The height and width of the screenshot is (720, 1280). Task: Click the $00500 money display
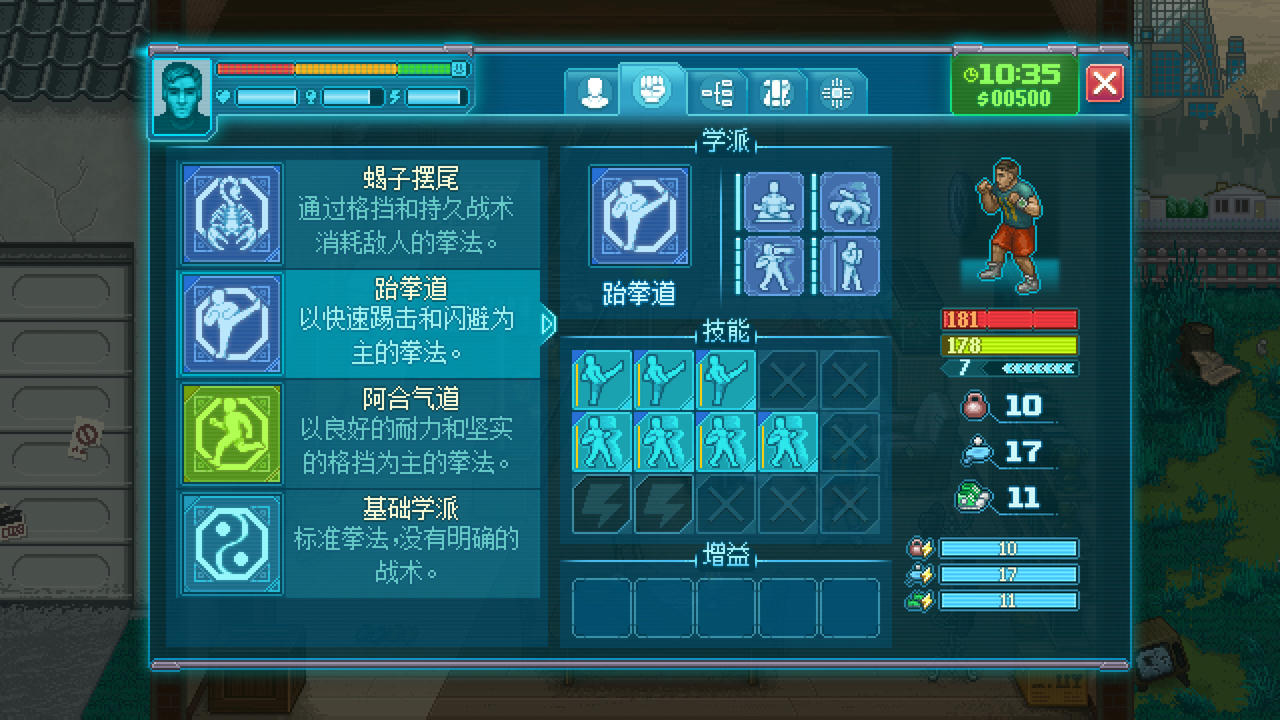click(1015, 98)
